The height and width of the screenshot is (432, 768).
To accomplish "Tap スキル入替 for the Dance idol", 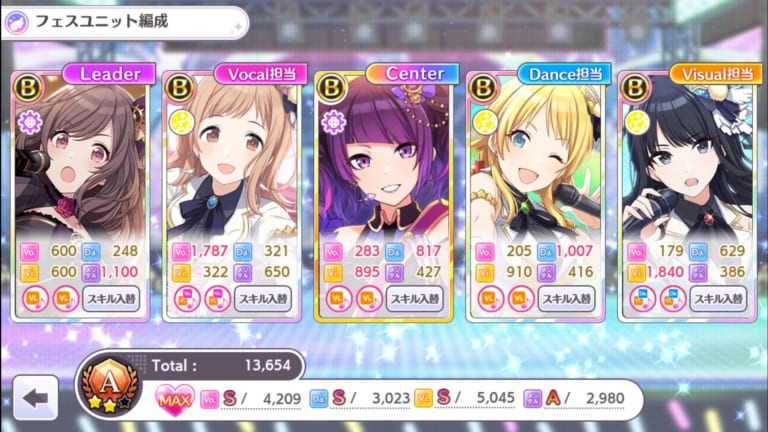I will pyautogui.click(x=568, y=298).
